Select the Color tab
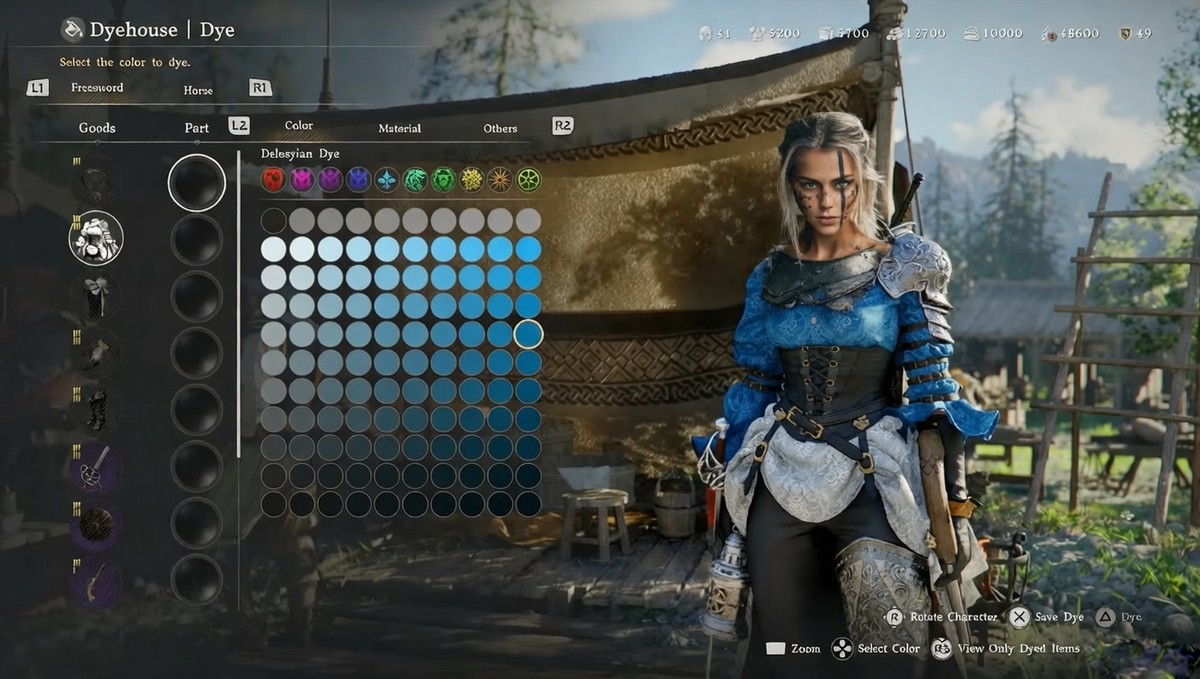 coord(299,126)
